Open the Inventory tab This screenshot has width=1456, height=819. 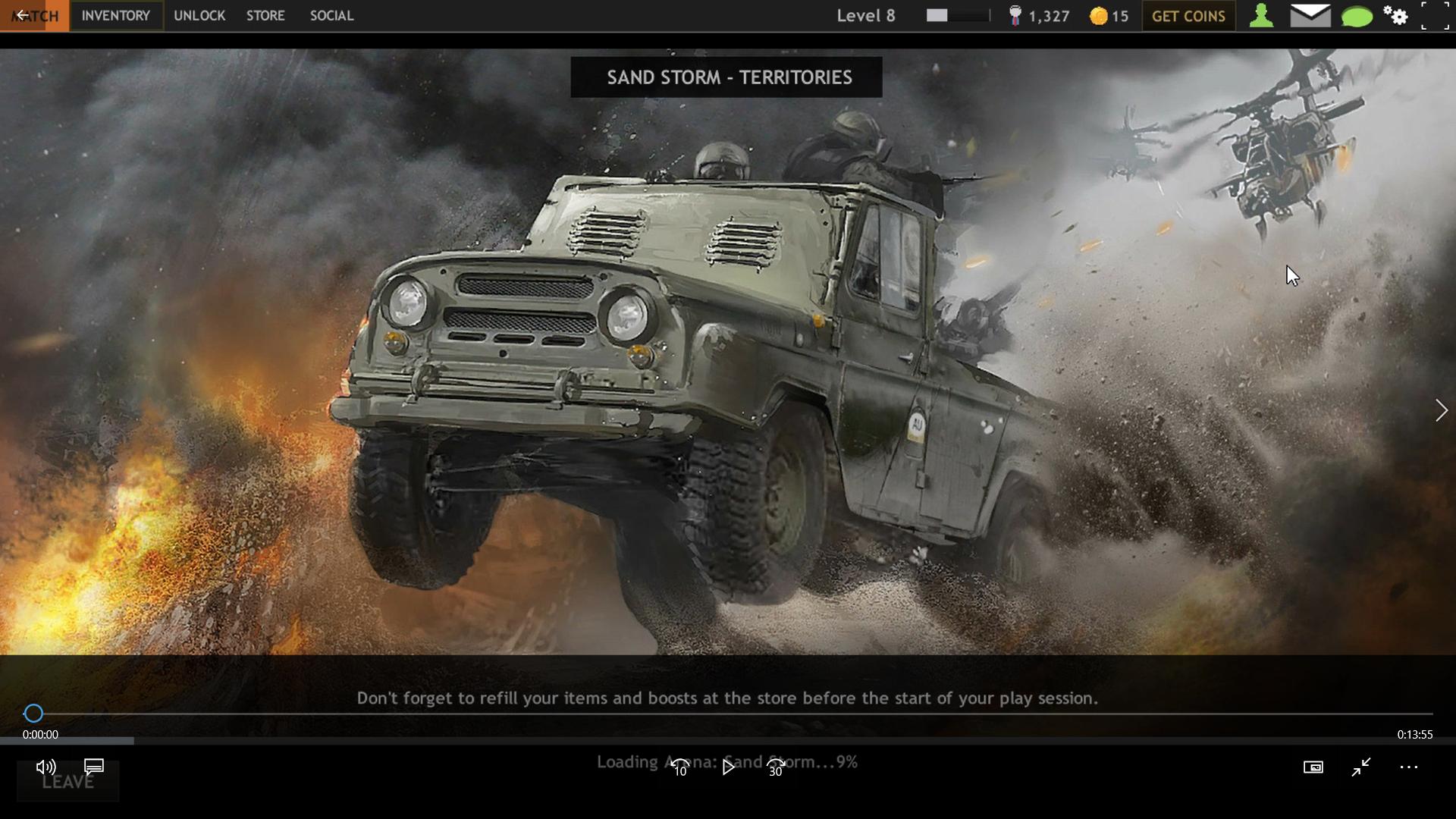click(x=116, y=16)
